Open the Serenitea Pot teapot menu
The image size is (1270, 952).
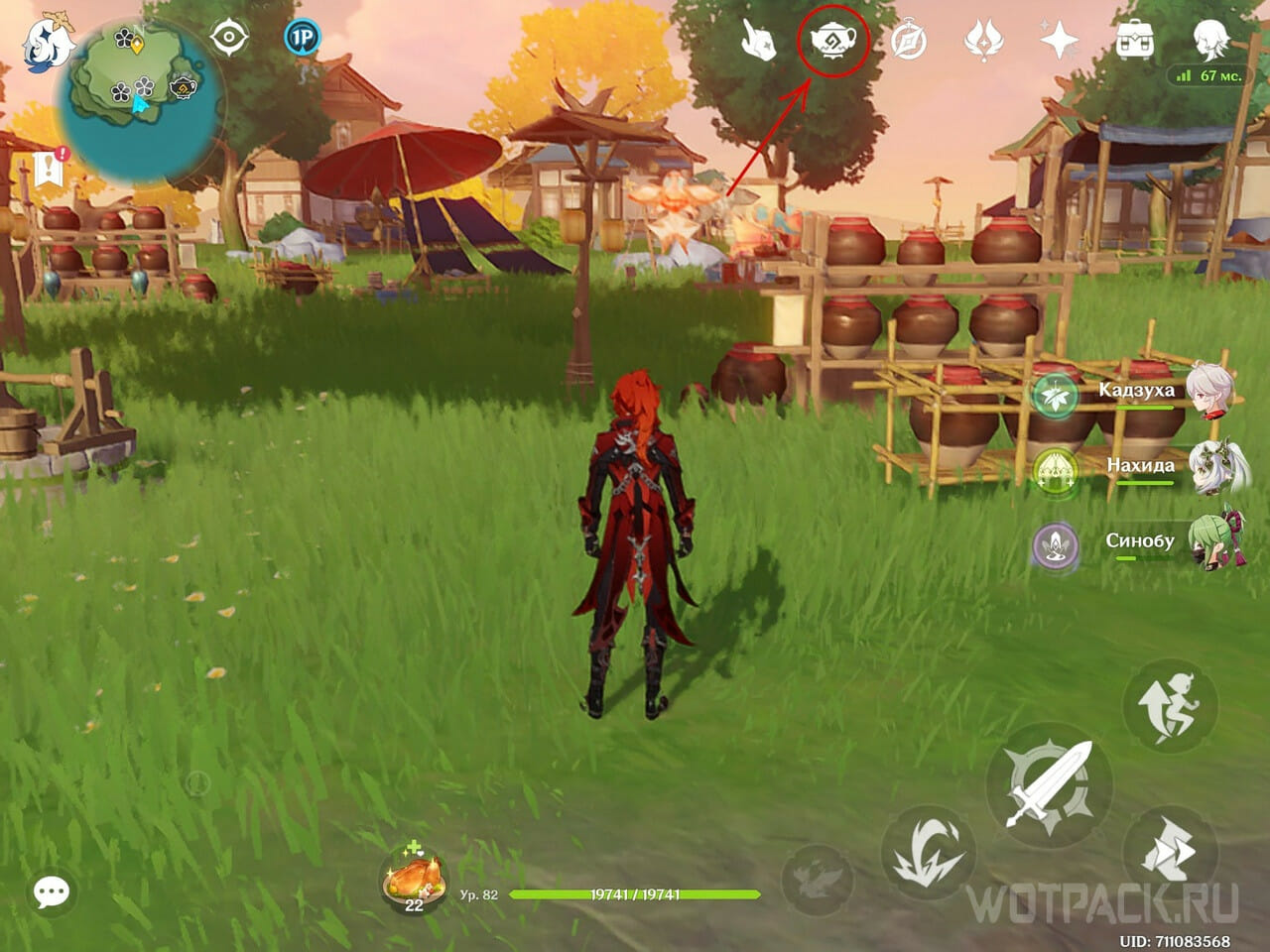pos(833,42)
